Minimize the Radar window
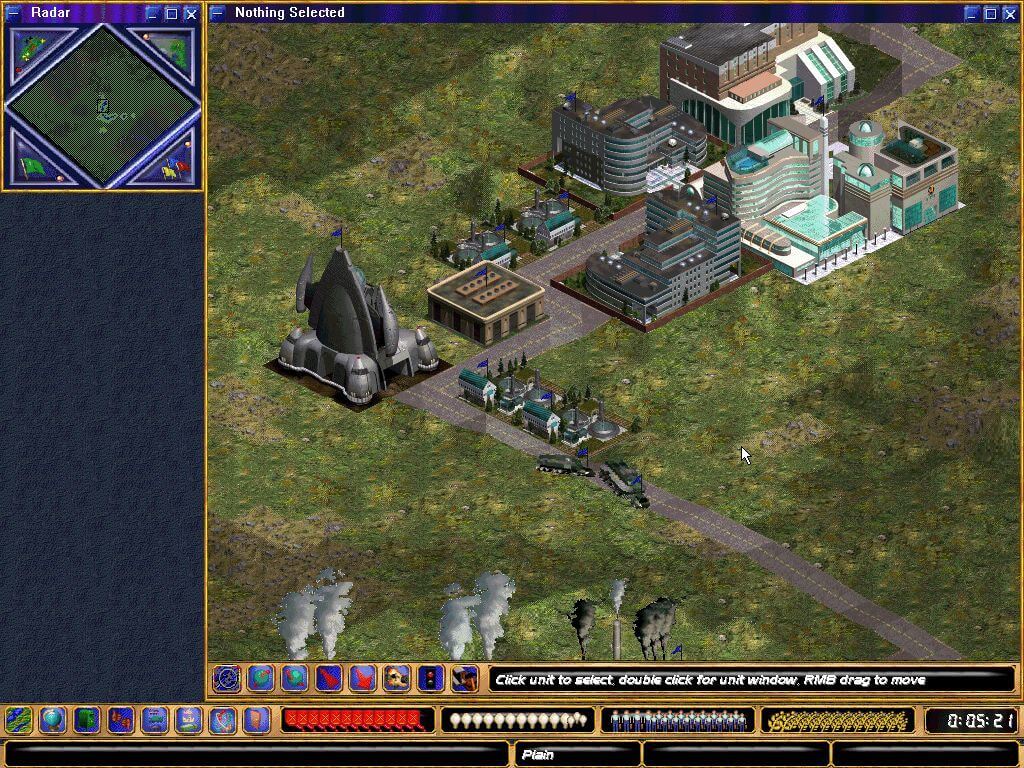The width and height of the screenshot is (1024, 768). (152, 14)
